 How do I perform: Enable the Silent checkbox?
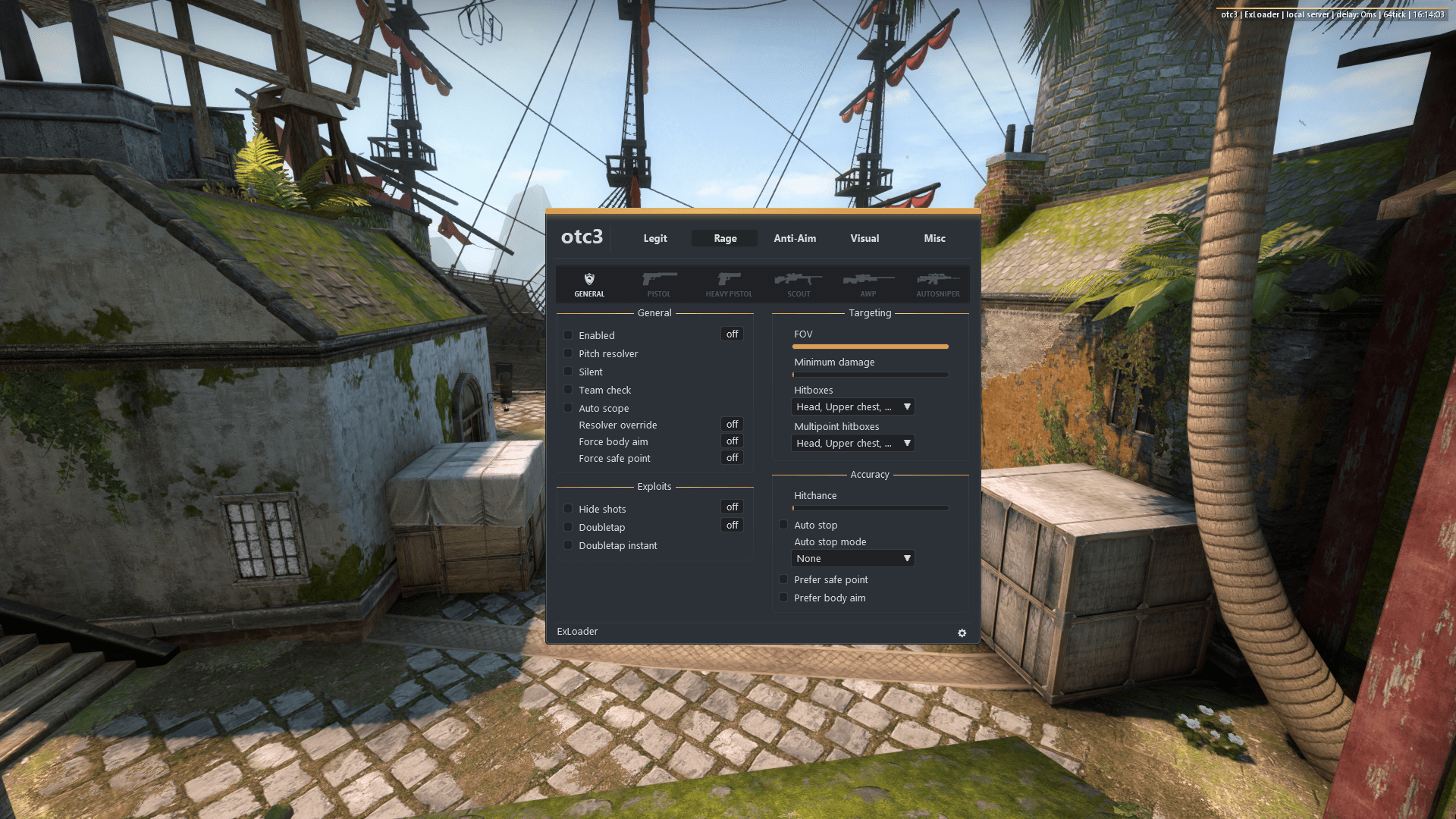click(x=568, y=372)
